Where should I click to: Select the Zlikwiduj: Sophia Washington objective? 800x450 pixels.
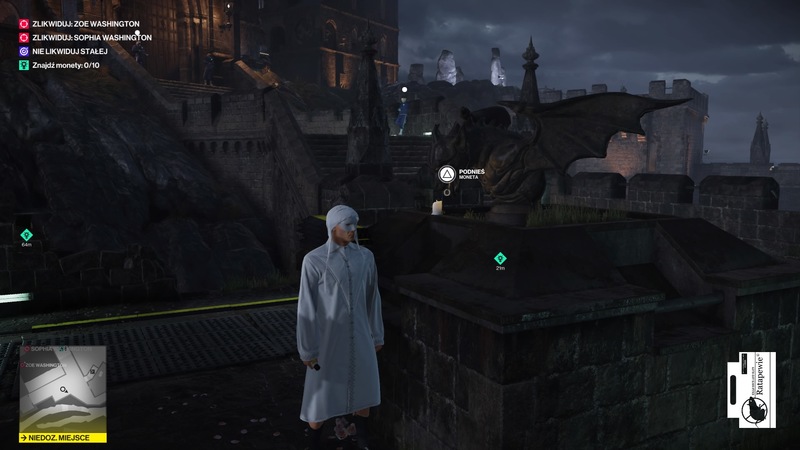pyautogui.click(x=90, y=37)
